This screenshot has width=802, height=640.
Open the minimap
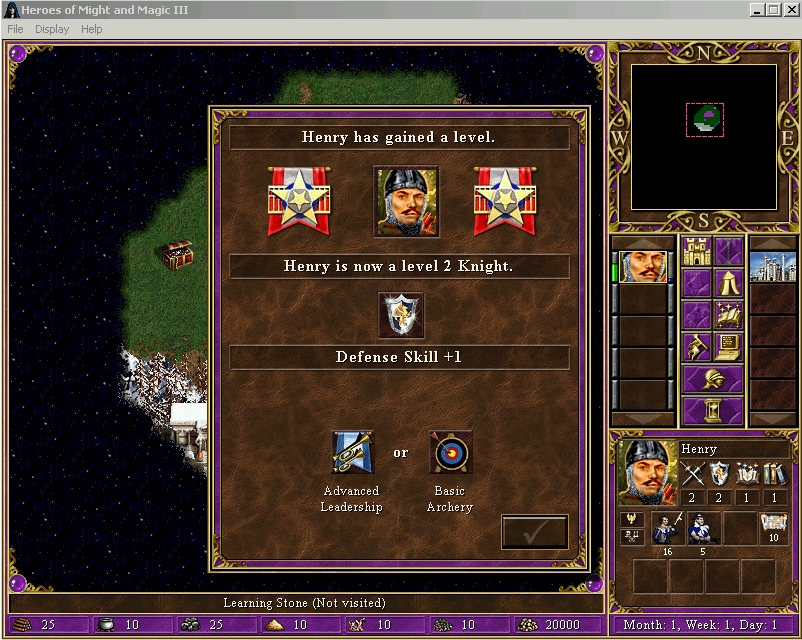coord(703,125)
